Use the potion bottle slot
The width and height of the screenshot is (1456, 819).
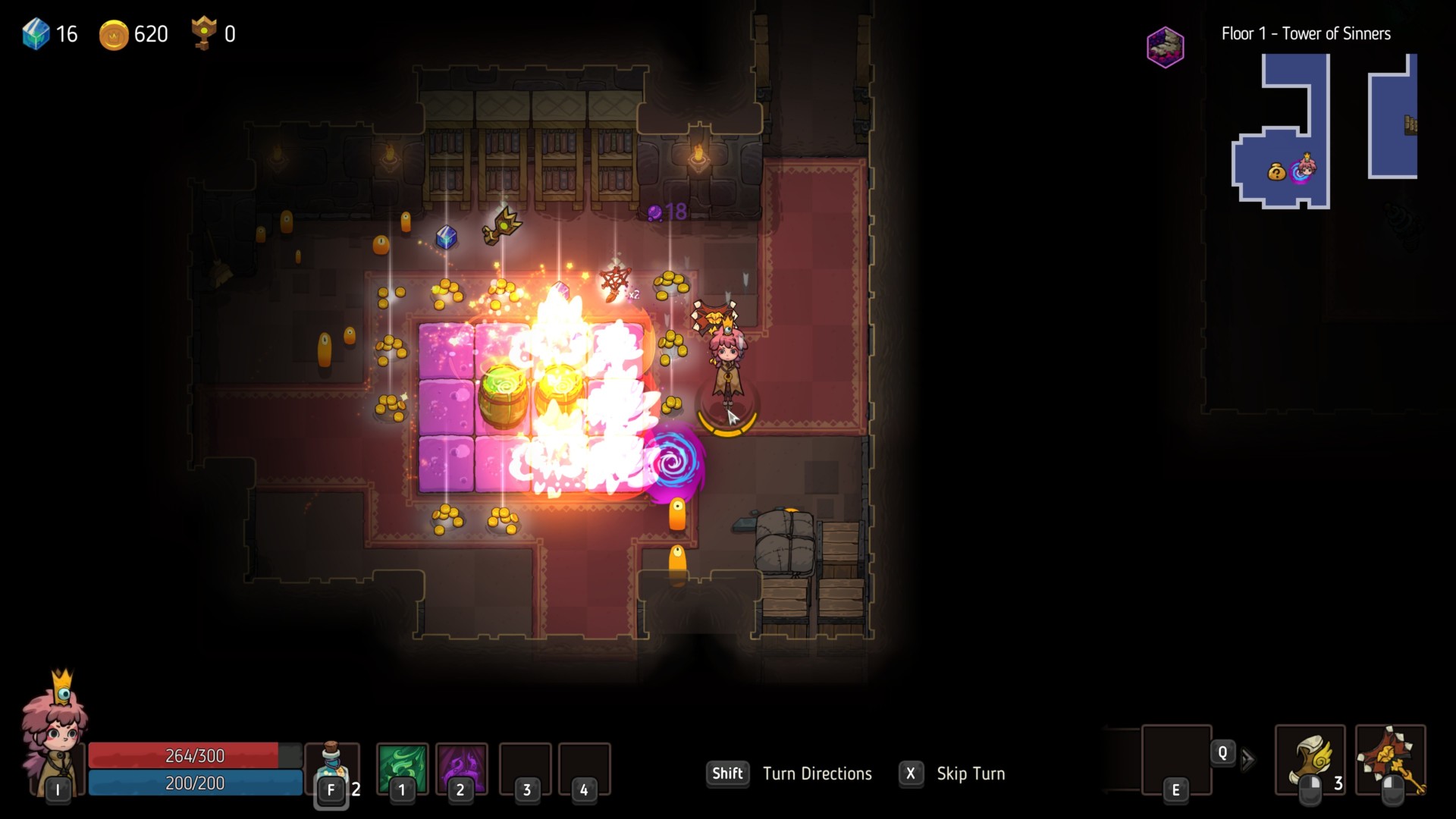click(x=332, y=767)
